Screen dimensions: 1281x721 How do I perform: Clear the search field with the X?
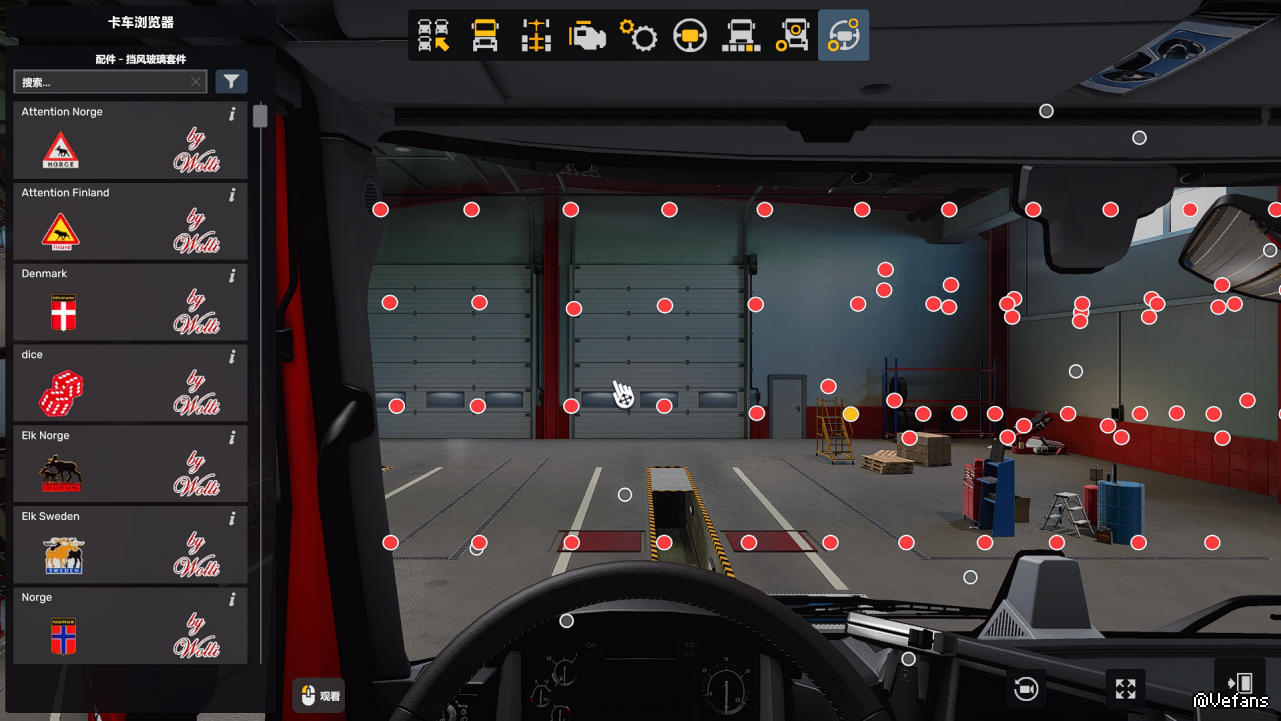click(196, 82)
